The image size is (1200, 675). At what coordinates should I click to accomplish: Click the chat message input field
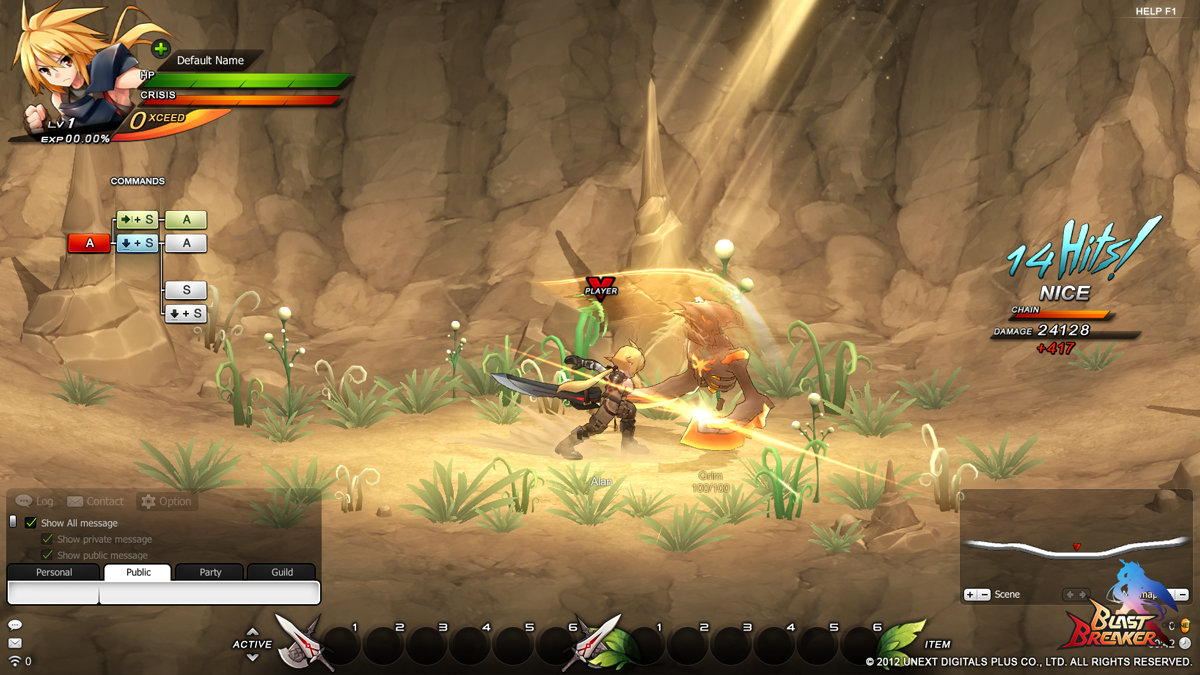pyautogui.click(x=209, y=593)
